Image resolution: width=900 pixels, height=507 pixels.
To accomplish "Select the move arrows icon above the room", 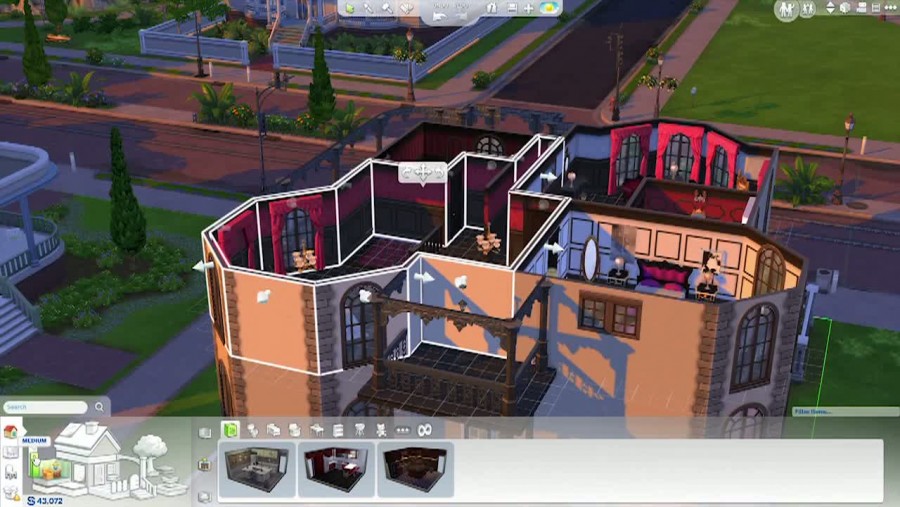I will coord(423,173).
